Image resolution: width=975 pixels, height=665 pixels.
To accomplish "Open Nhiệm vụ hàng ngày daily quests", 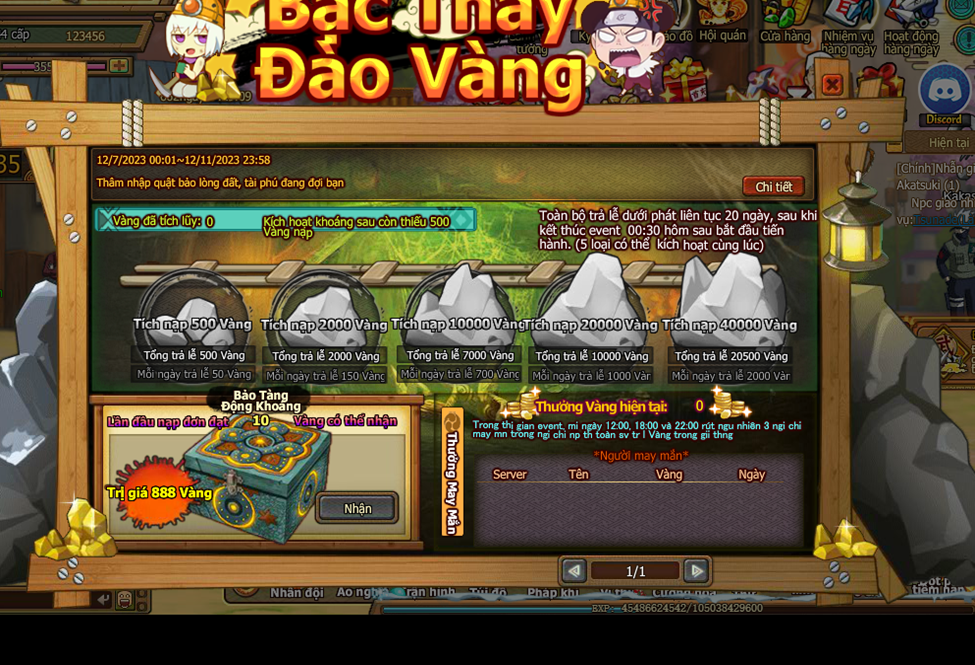I will point(849,24).
